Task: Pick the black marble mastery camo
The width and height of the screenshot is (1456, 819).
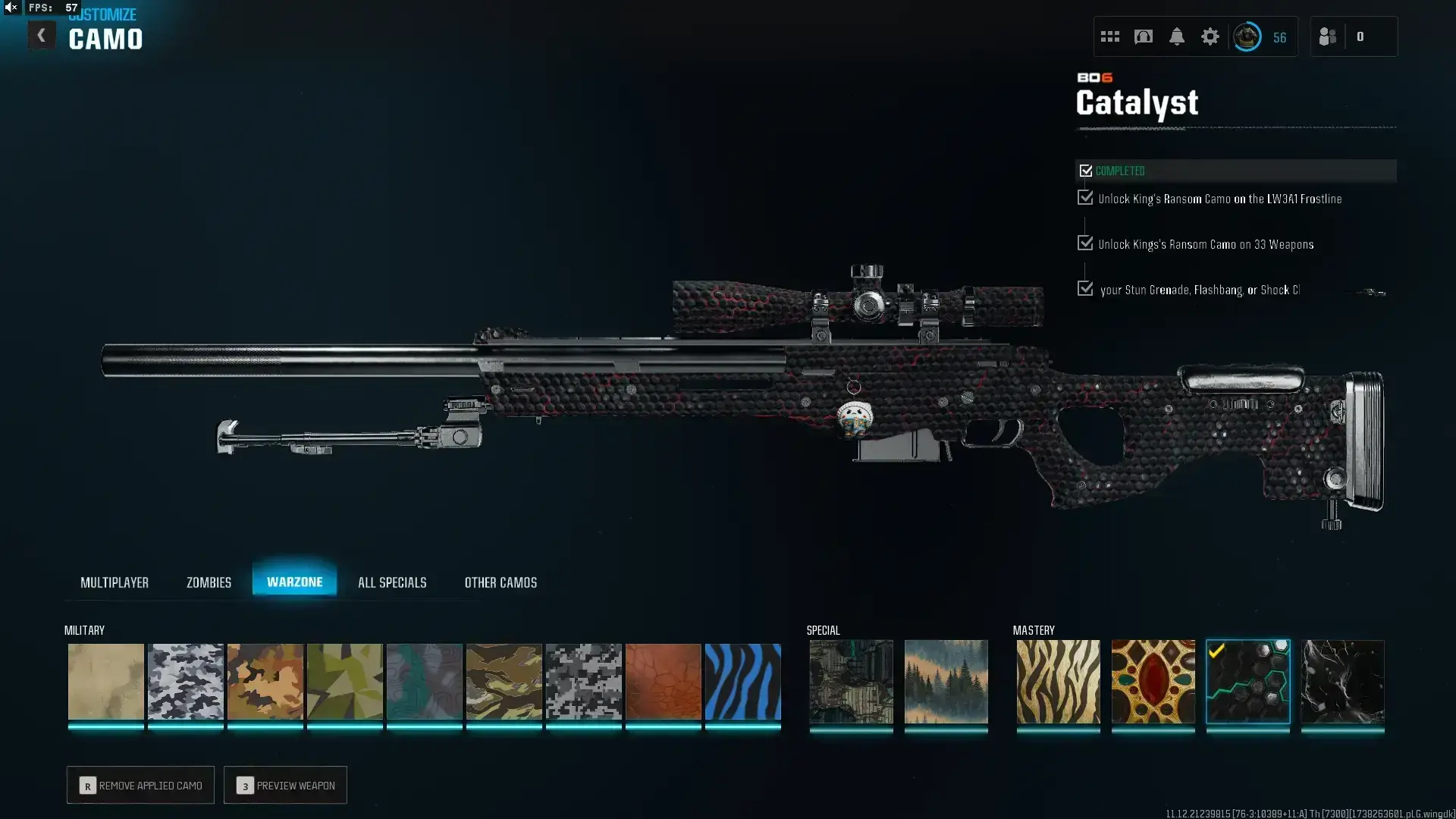Action: [1342, 681]
